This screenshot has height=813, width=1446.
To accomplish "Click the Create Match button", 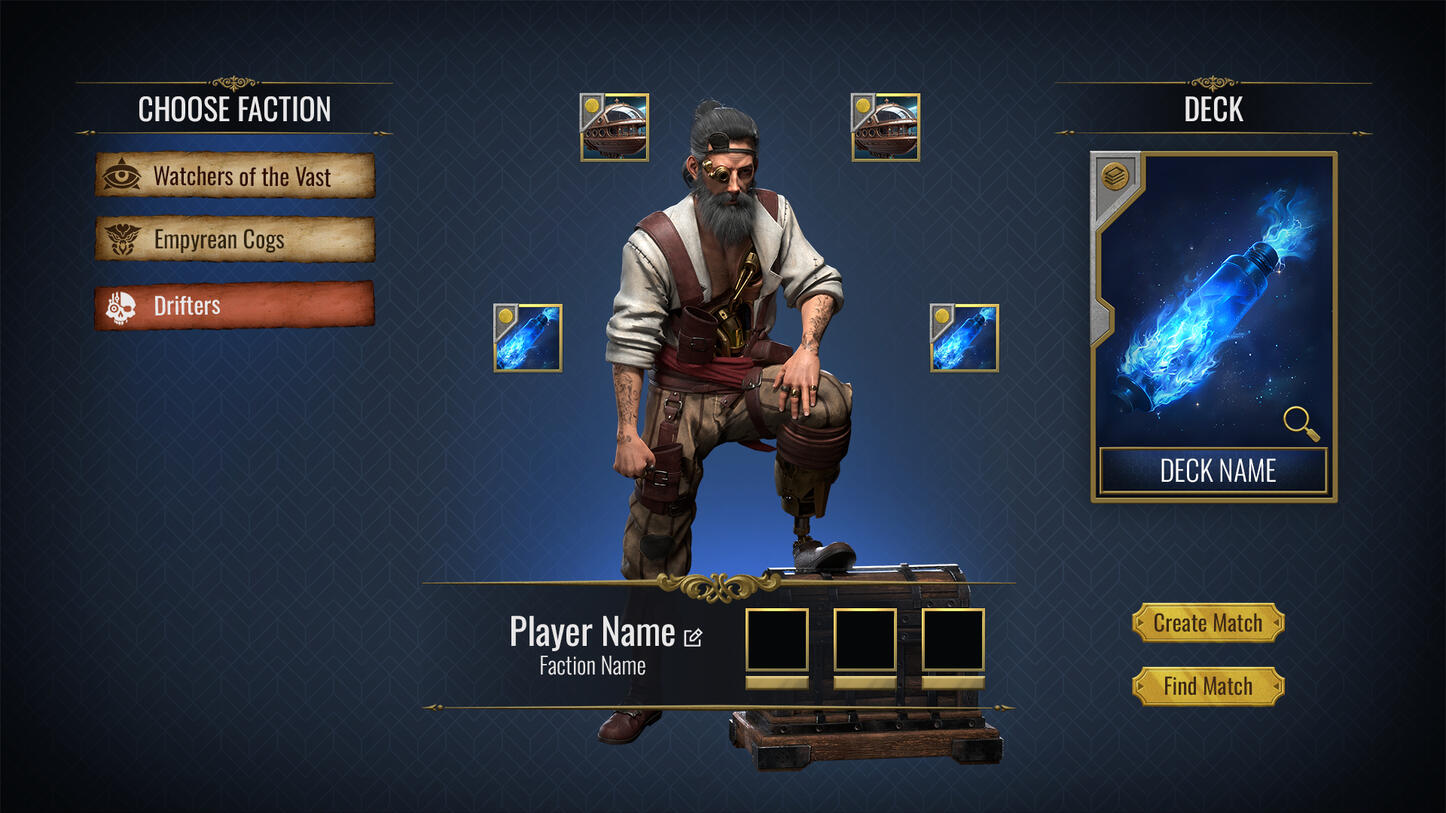I will tap(1208, 623).
